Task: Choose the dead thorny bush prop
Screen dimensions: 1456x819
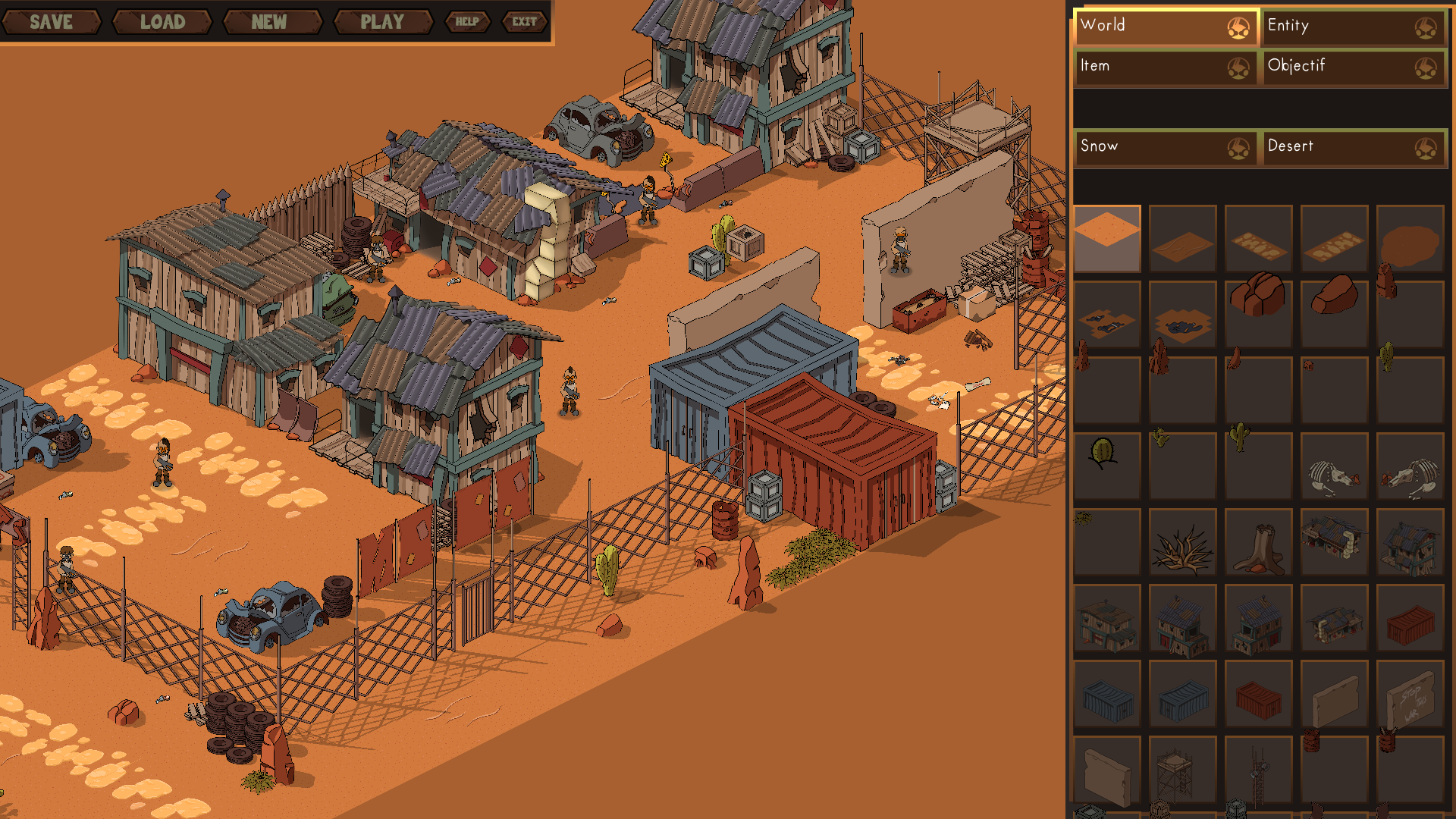Action: pos(1182,543)
